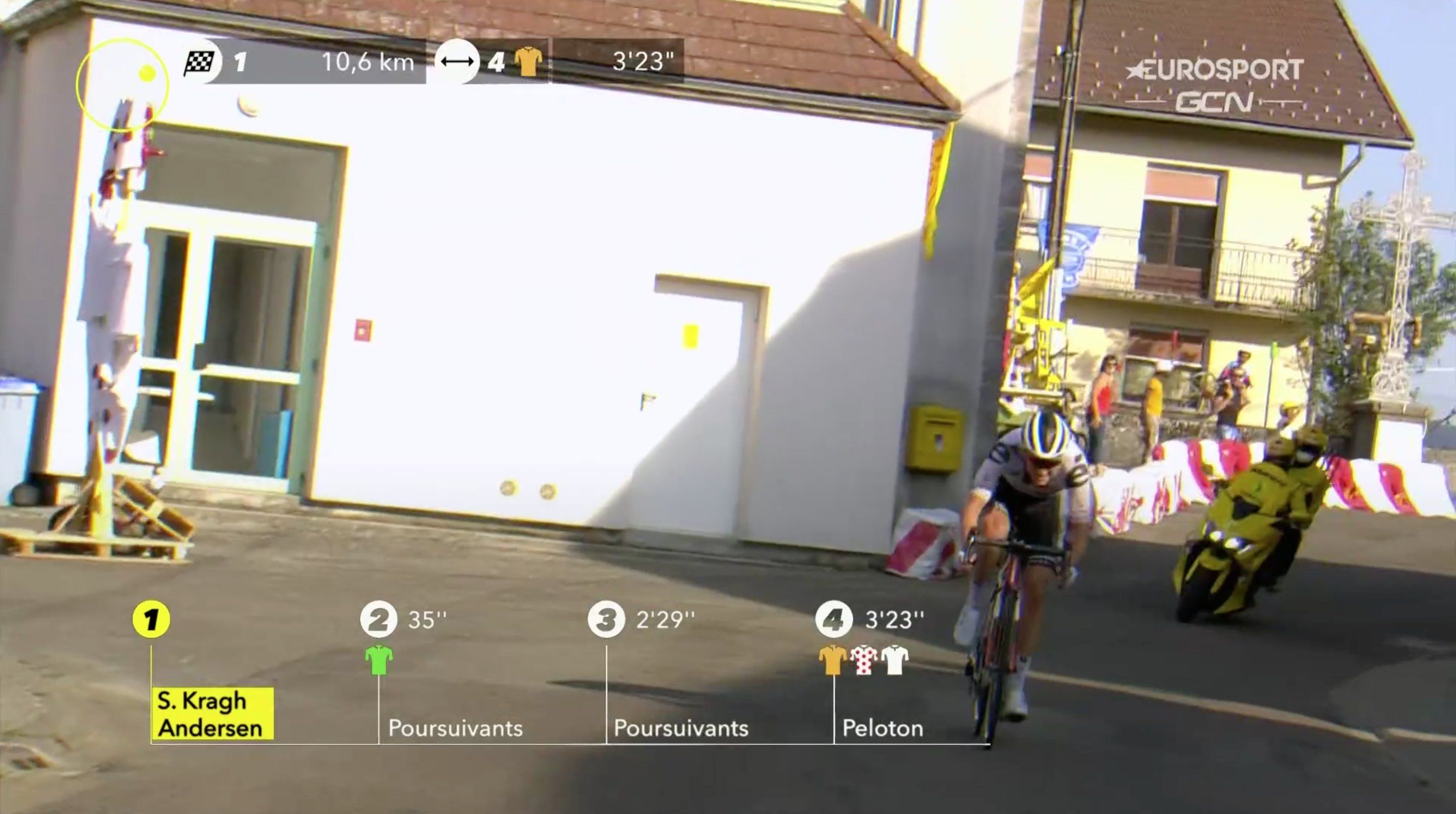Click the yellow jersey beside the polka dot jersey

[833, 660]
